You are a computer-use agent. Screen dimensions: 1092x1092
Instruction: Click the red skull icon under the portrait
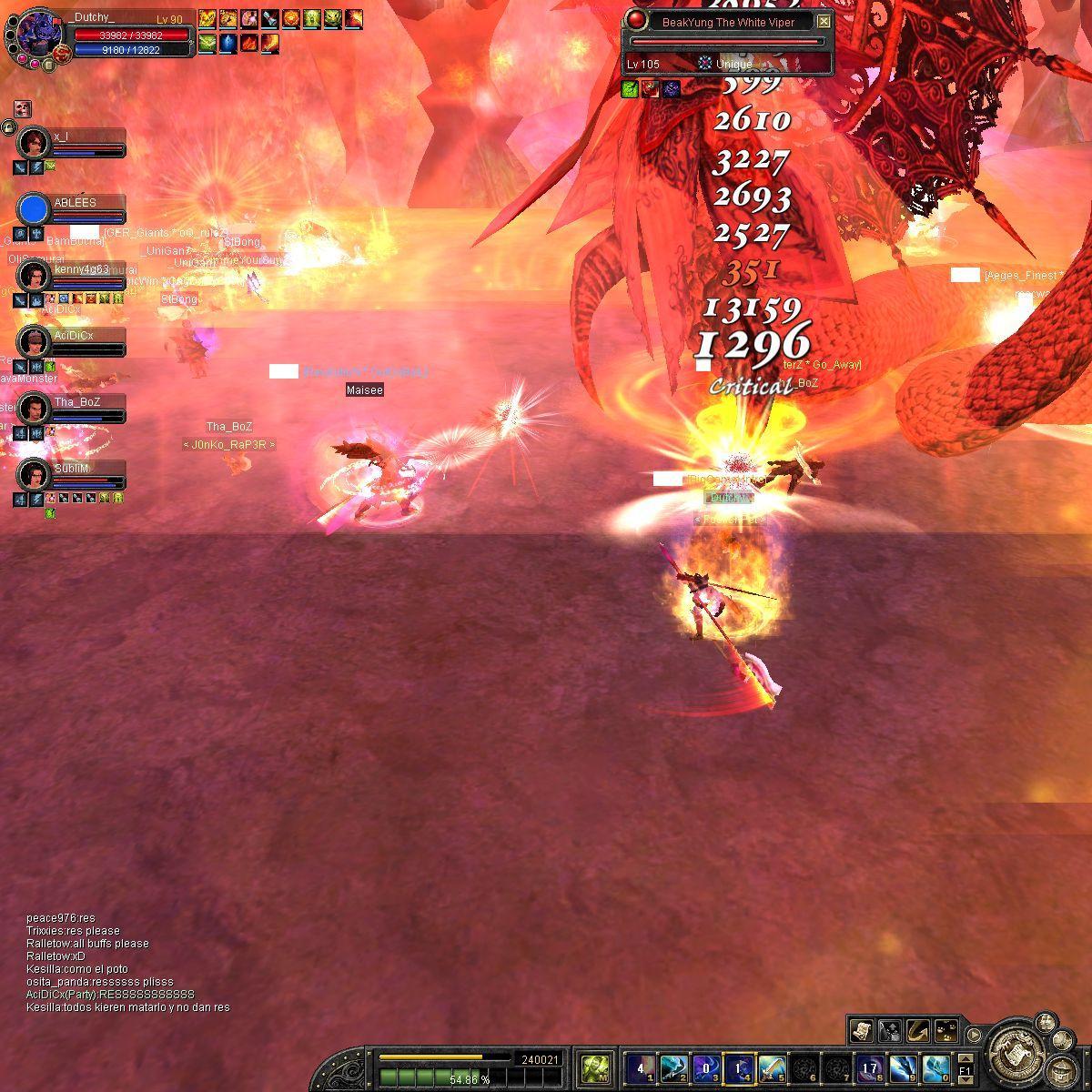tap(23, 109)
